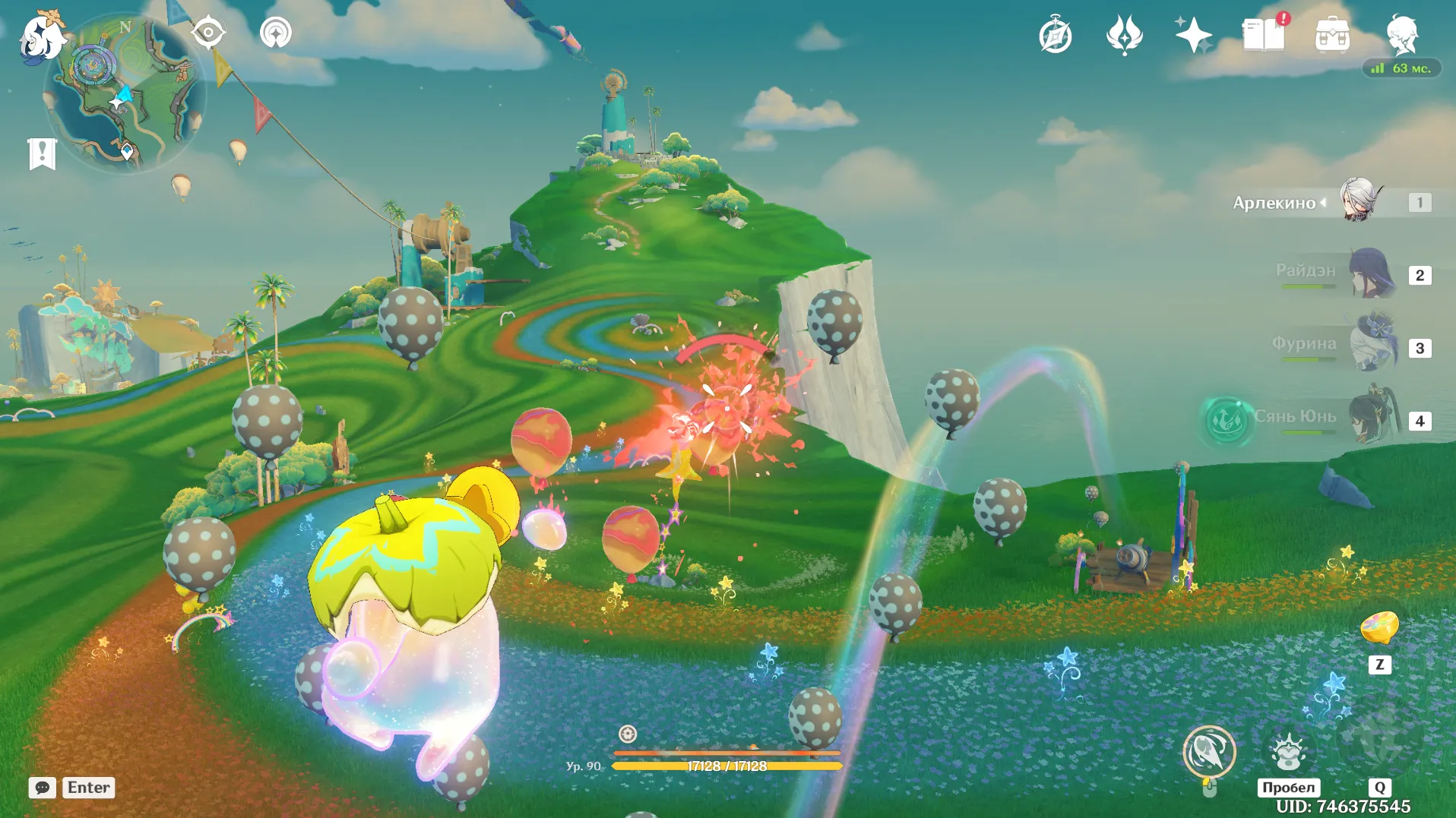The width and height of the screenshot is (1456, 818).
Task: Switch to Raiden in party list
Action: point(1371,273)
